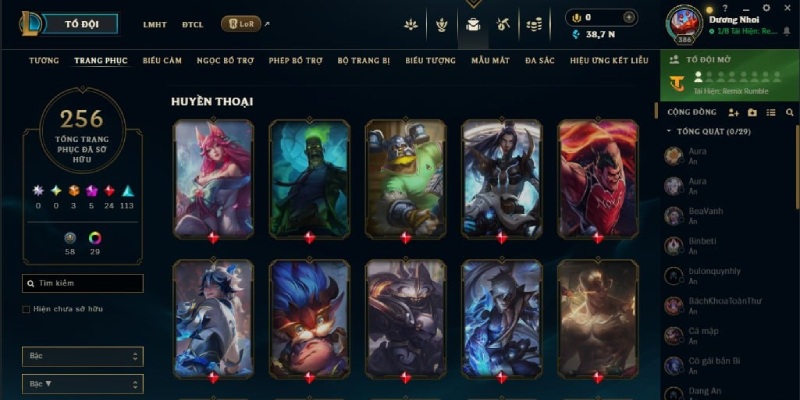Select the PHÉP BỔ TRỢ spells tab
This screenshot has height=400, width=800.
(296, 61)
